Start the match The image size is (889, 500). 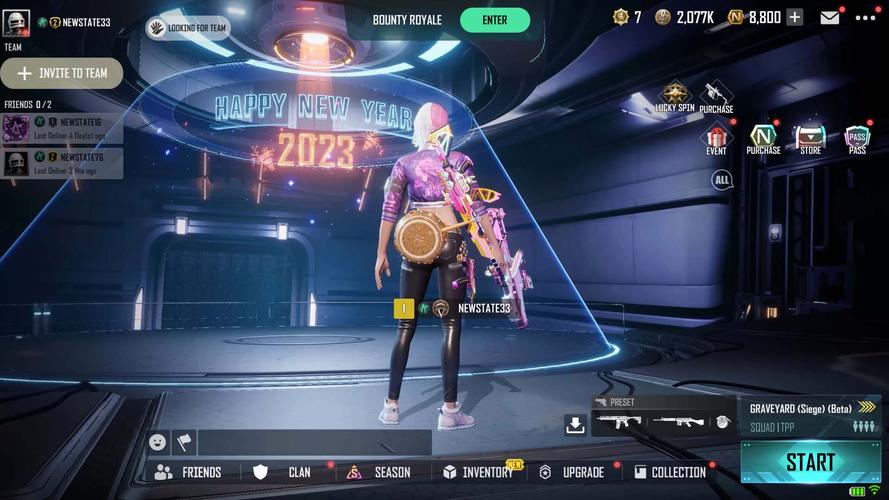coord(810,462)
